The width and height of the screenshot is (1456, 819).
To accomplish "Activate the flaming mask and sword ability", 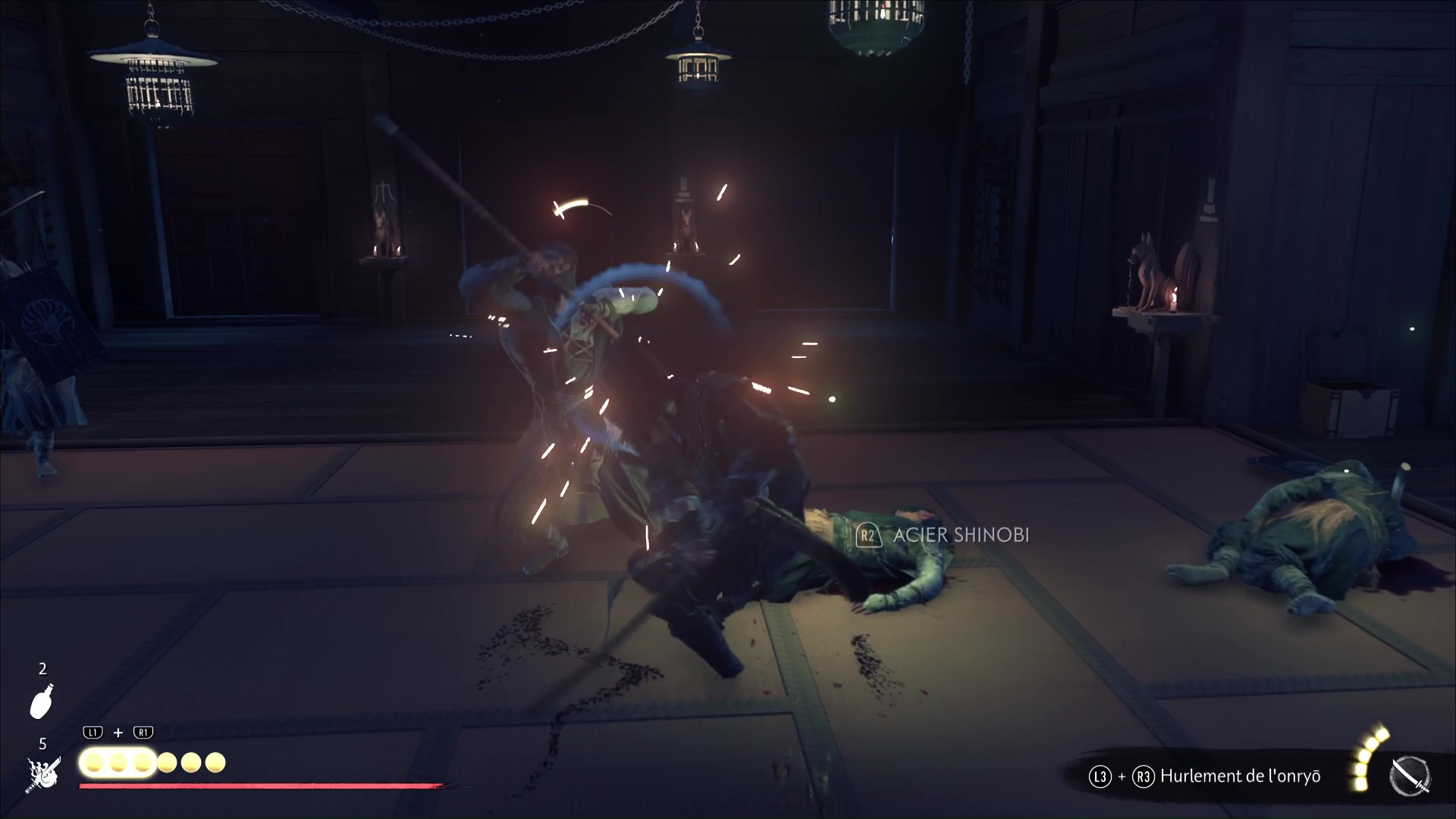I will [42, 774].
